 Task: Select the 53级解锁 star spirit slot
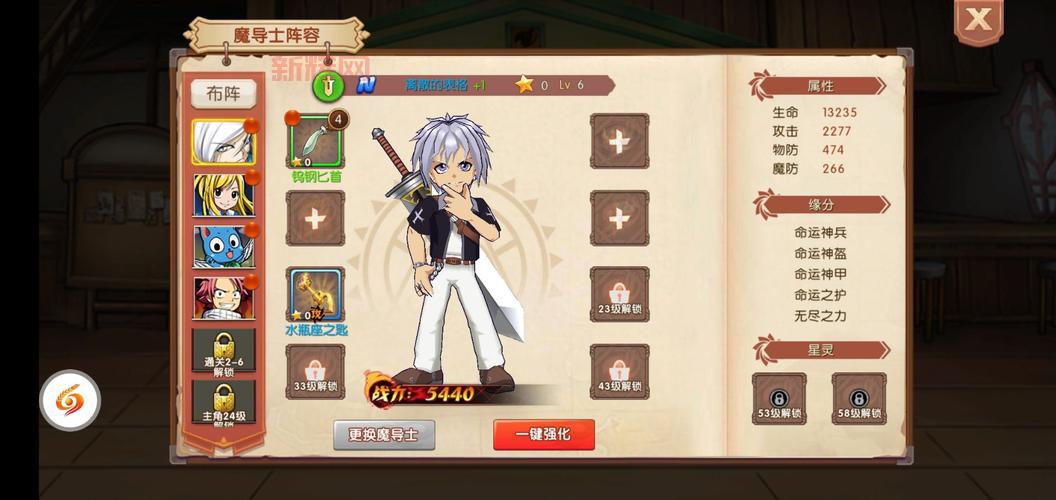[x=779, y=399]
